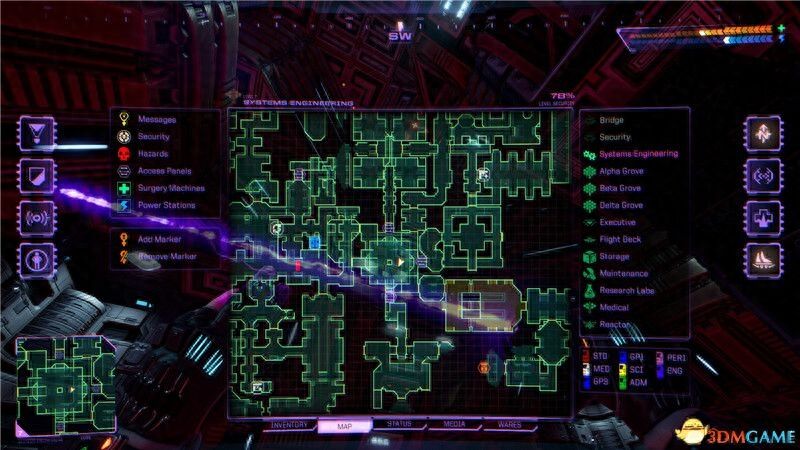Show Surgery Machines on the map
Viewport: 800px width, 450px height.
(171, 188)
